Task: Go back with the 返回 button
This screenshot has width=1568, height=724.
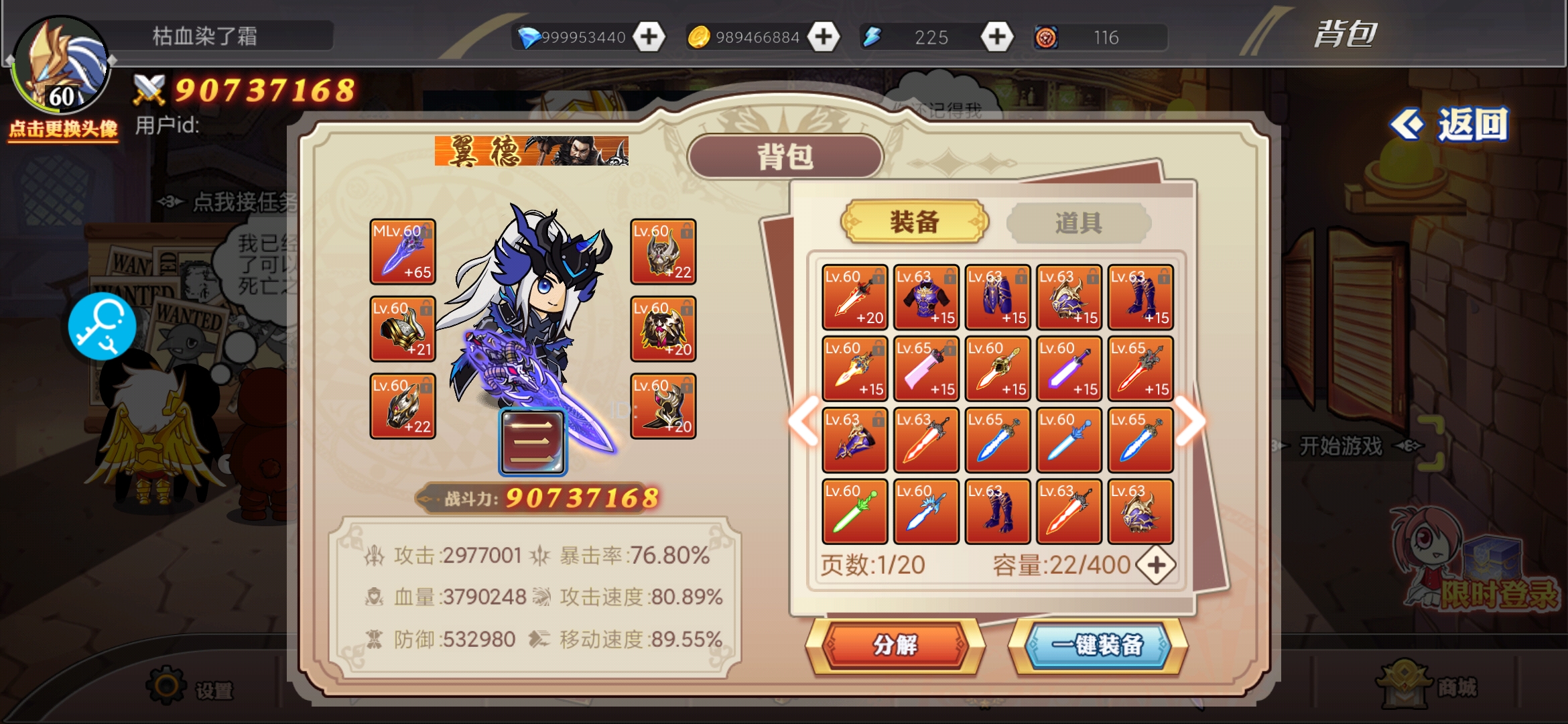Action: [x=1450, y=125]
